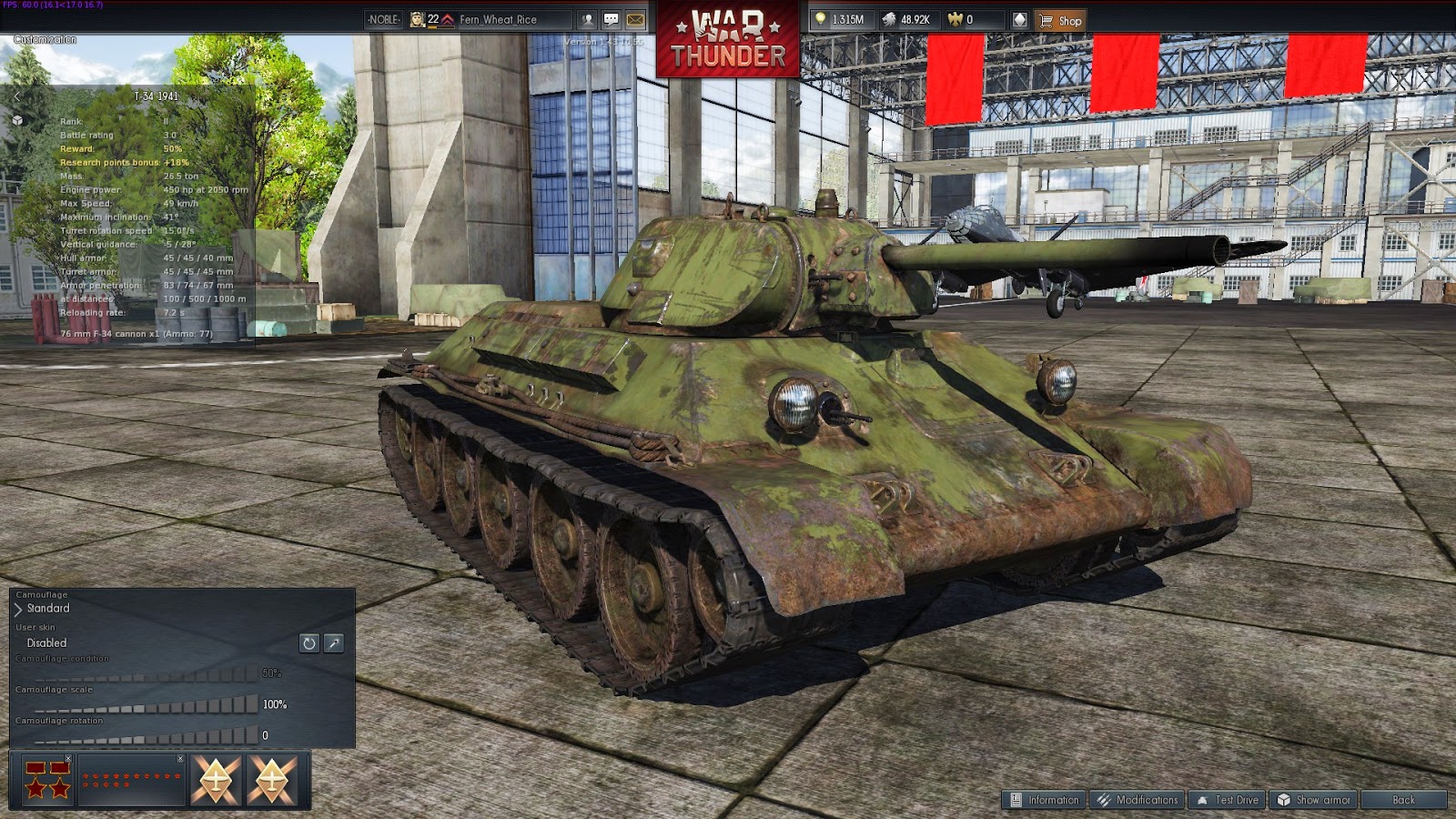Open player profile Fern_Wheat_Rice
This screenshot has height=819, width=1456.
(x=498, y=19)
